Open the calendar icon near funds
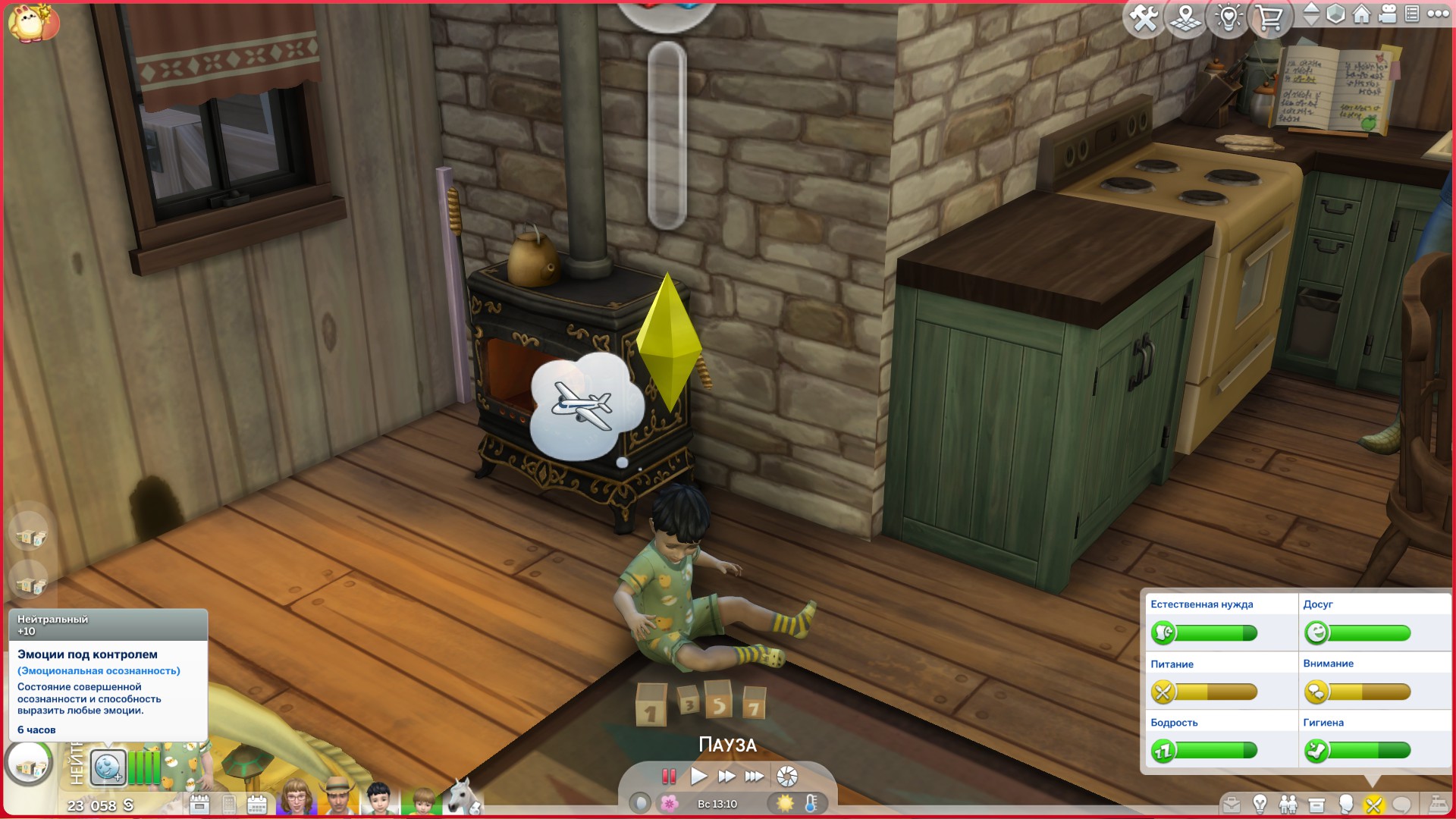1456x819 pixels. tap(257, 804)
